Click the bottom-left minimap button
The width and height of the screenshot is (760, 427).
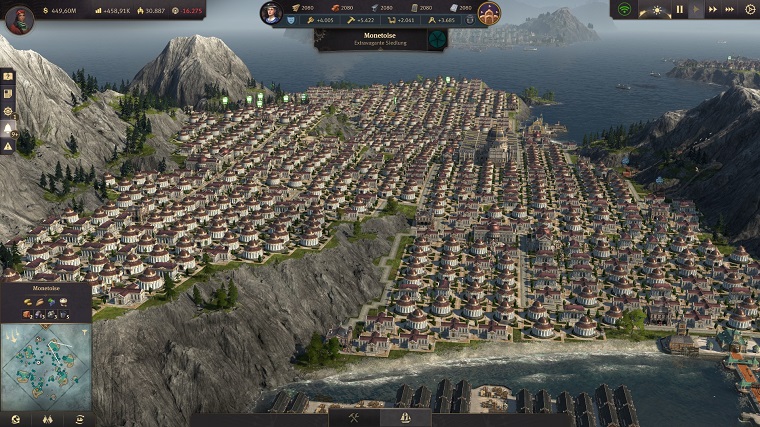point(15,419)
